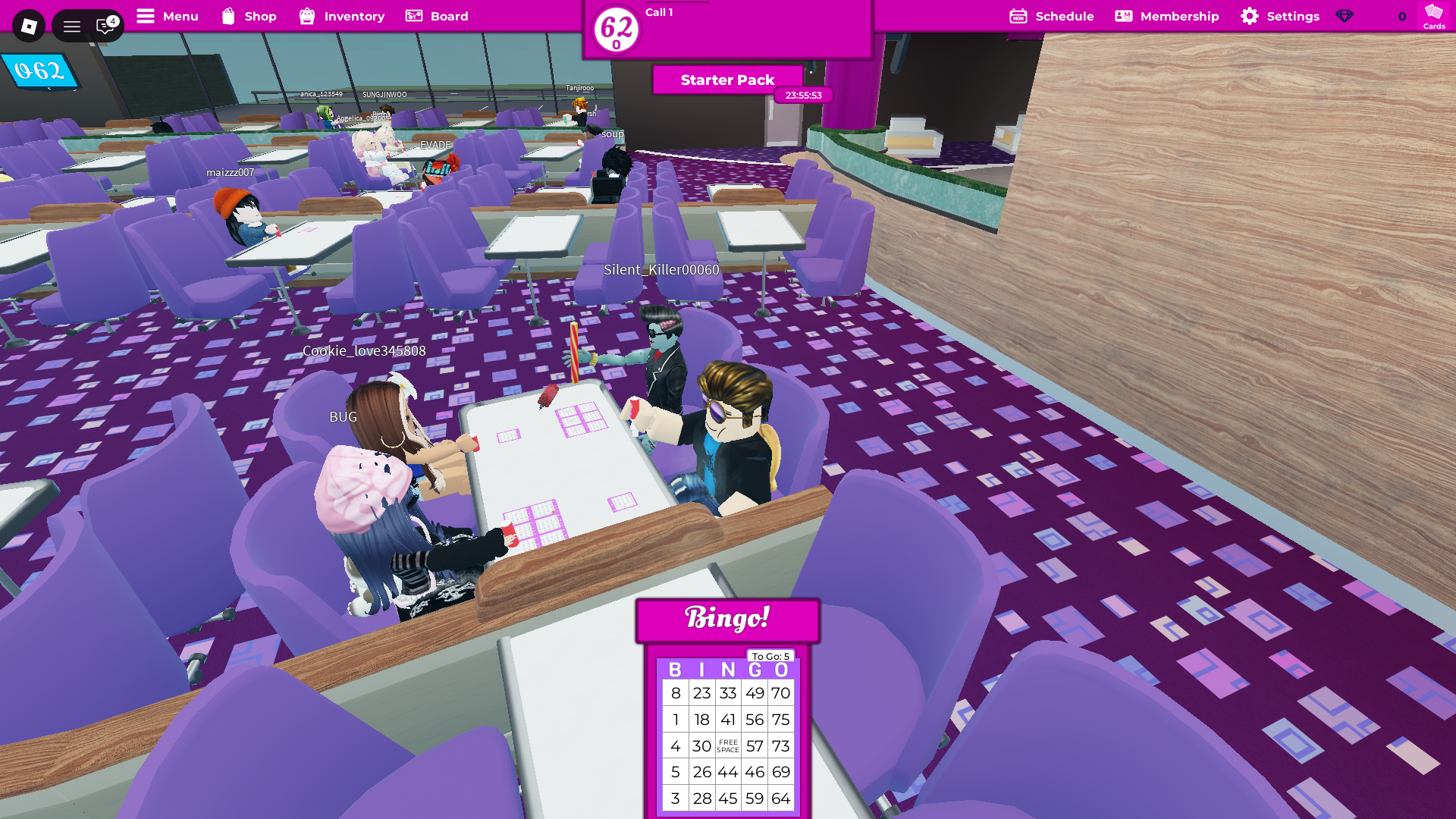The width and height of the screenshot is (1456, 819).
Task: Open the Inventory backpack
Action: coord(341,16)
